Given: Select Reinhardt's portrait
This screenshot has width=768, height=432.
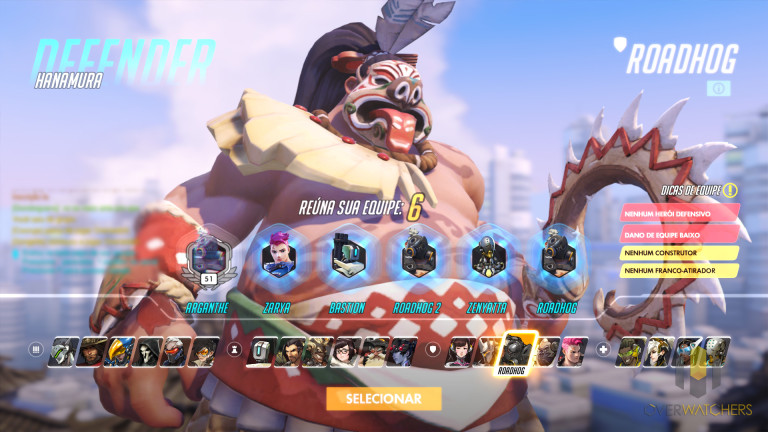Looking at the screenshot, I should coord(488,351).
